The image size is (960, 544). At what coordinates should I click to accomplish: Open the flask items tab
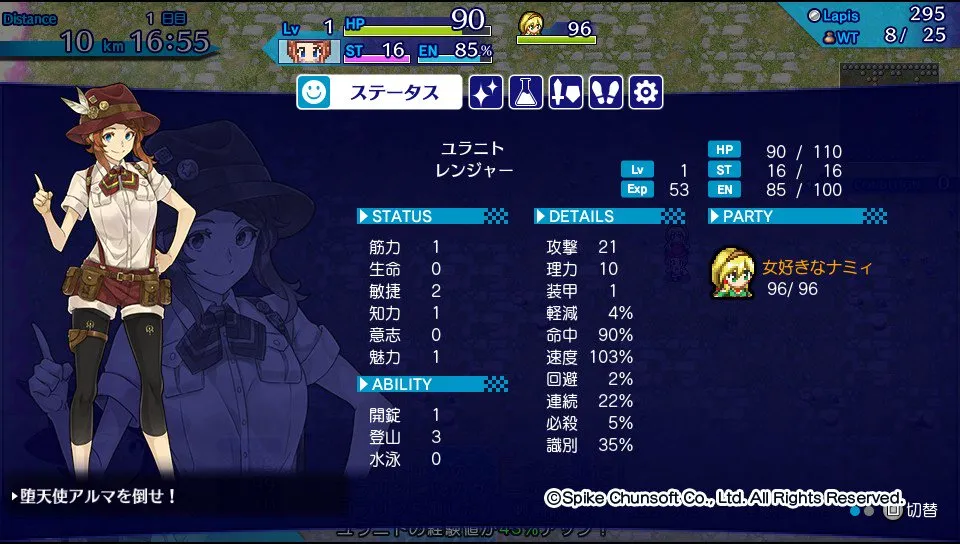point(526,93)
